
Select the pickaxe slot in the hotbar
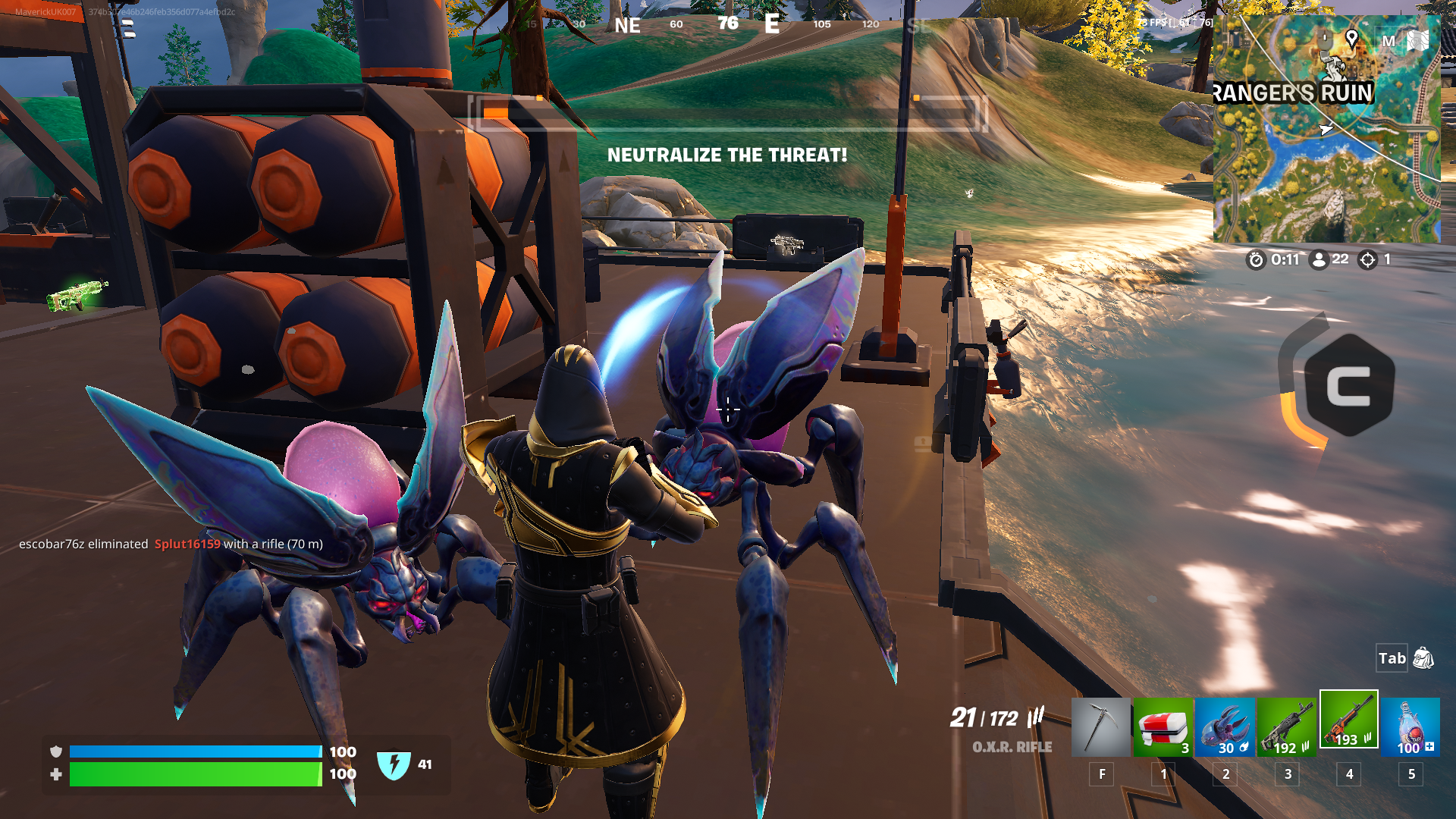coord(1100,727)
